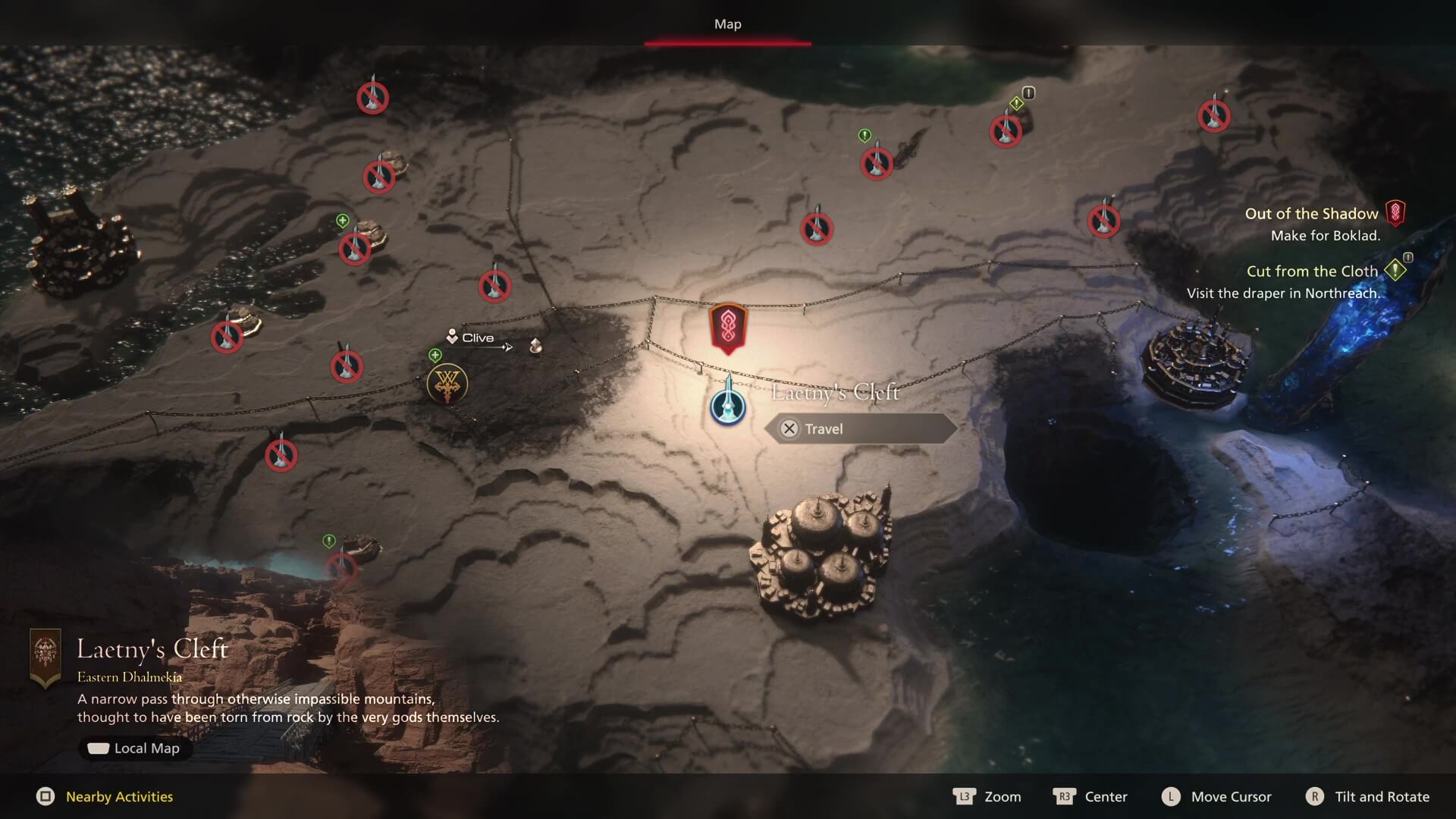Click the crossed-out obelisk in the northwest corner

tap(372, 97)
